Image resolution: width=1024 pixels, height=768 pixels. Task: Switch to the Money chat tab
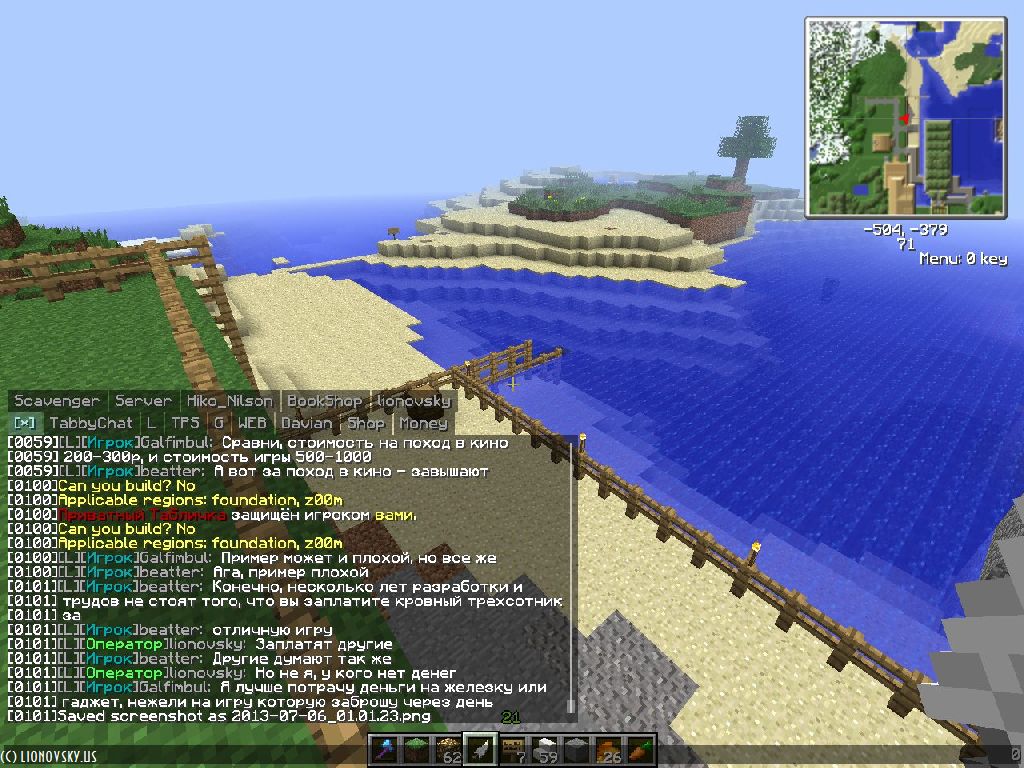pyautogui.click(x=423, y=423)
